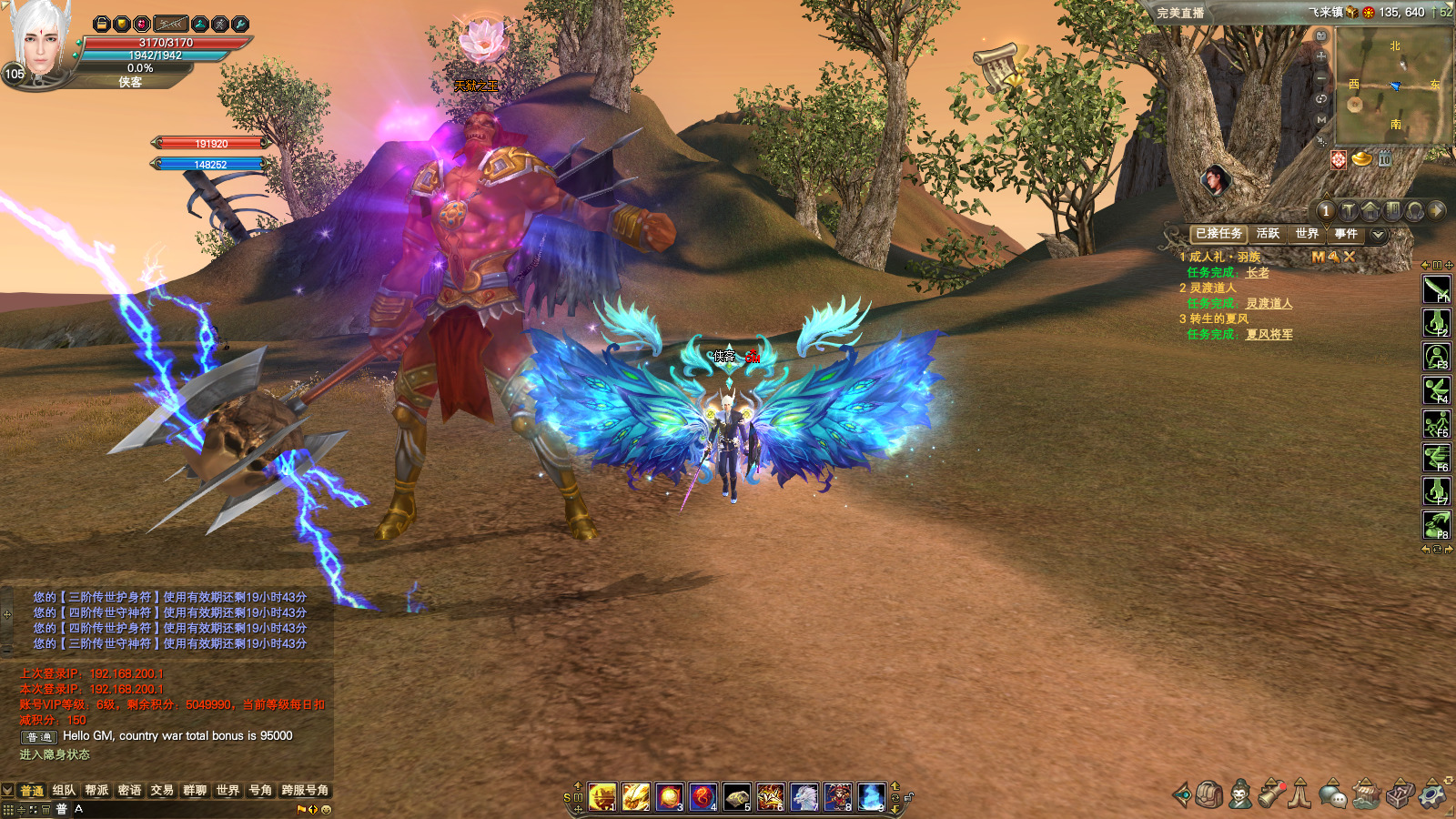1456x819 pixels.
Task: Zoom out the minimap with minus button
Action: coord(1321,77)
